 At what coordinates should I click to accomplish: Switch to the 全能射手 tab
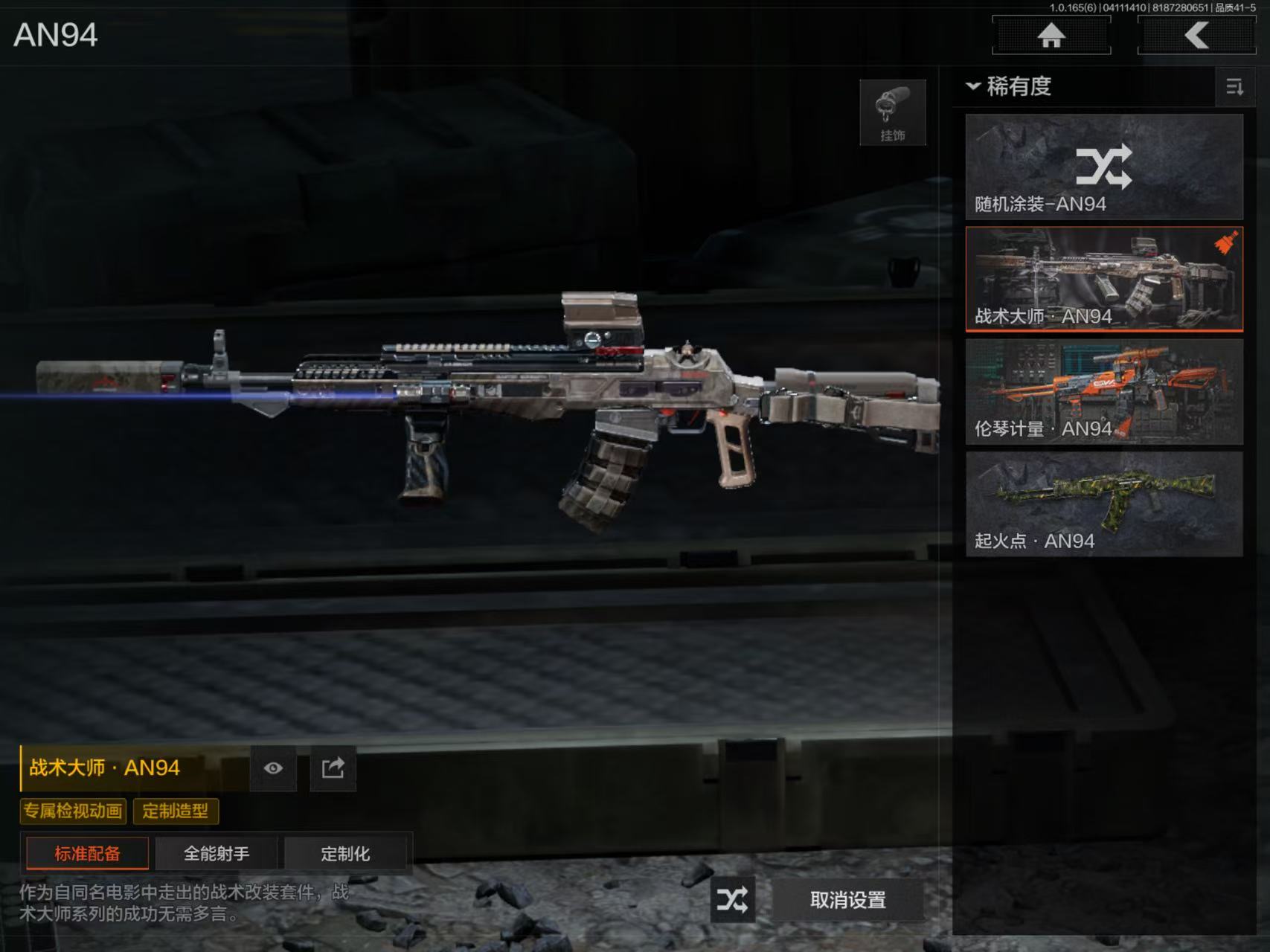click(217, 853)
